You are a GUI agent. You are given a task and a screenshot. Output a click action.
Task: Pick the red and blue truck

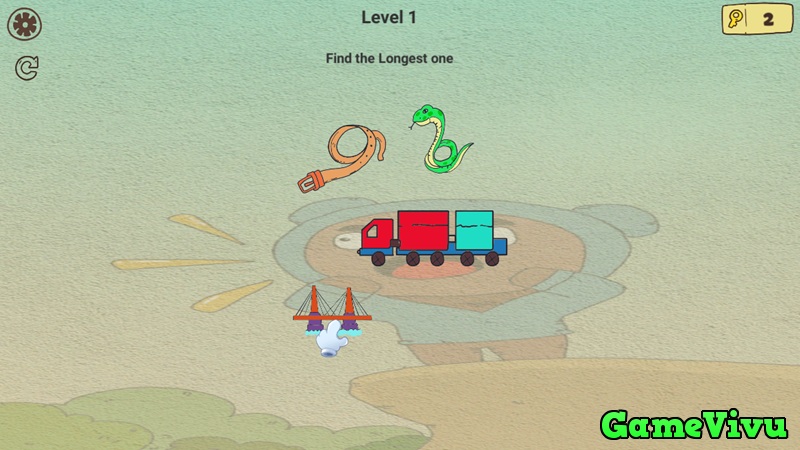pyautogui.click(x=432, y=238)
